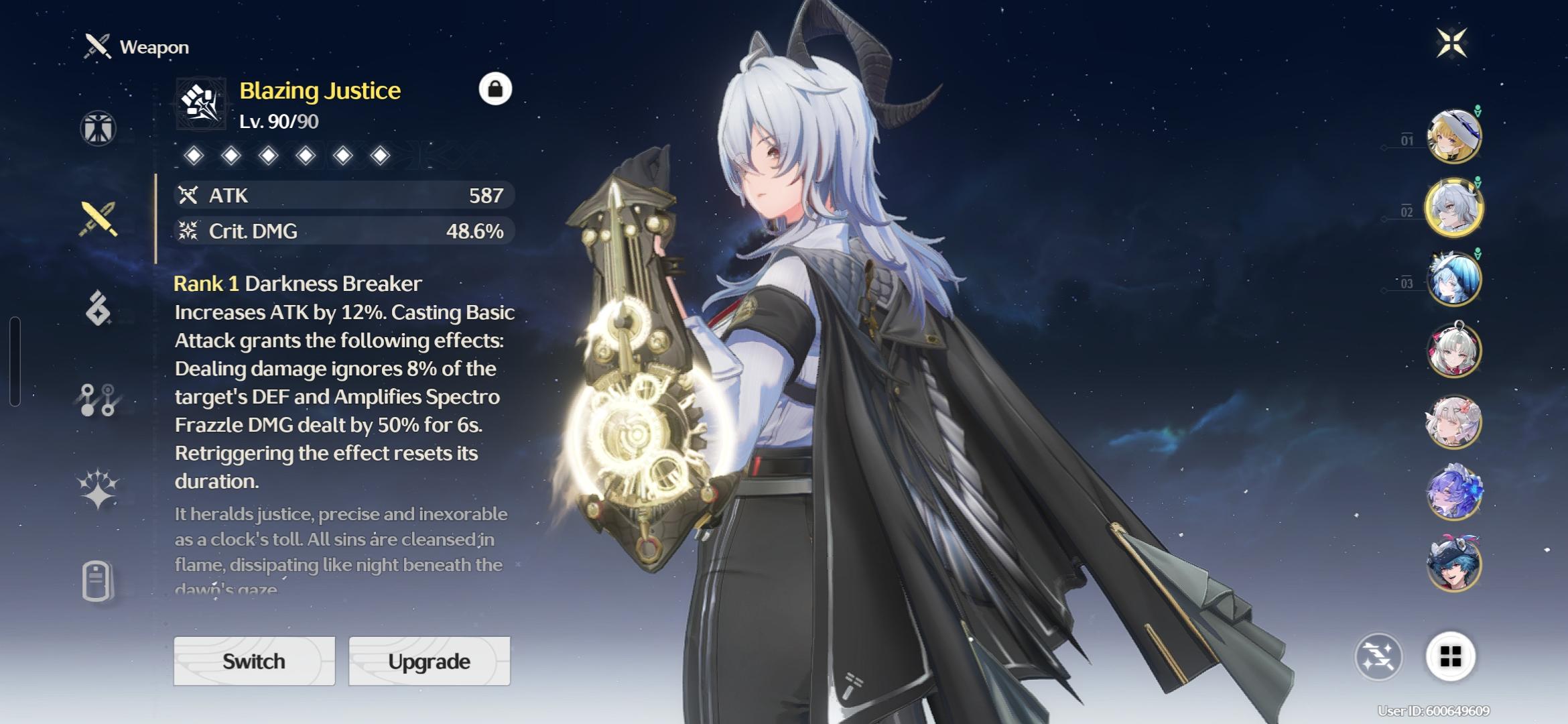Select the blonde character with white hat
The width and height of the screenshot is (1568, 724).
pos(1453,137)
